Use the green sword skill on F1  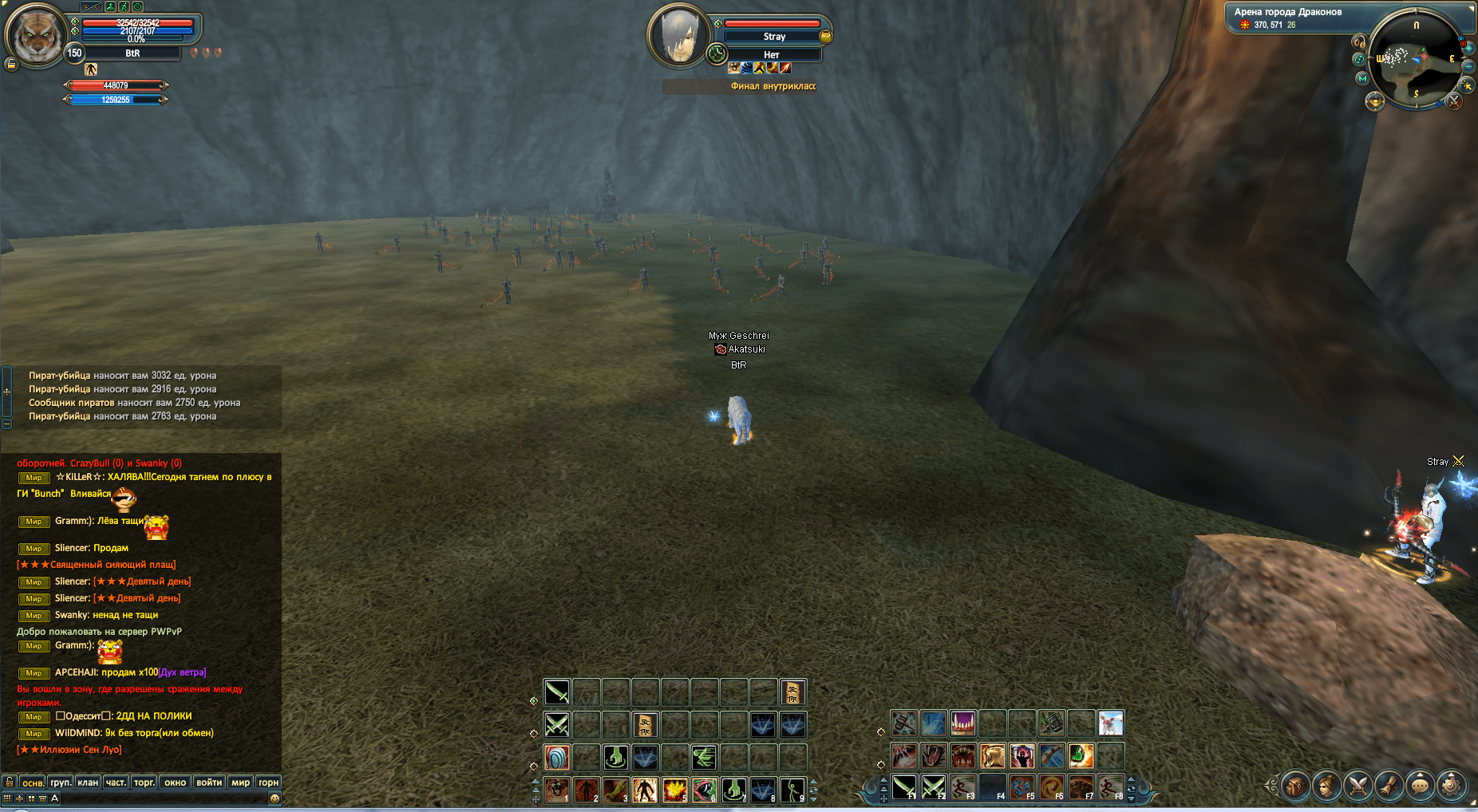[904, 787]
